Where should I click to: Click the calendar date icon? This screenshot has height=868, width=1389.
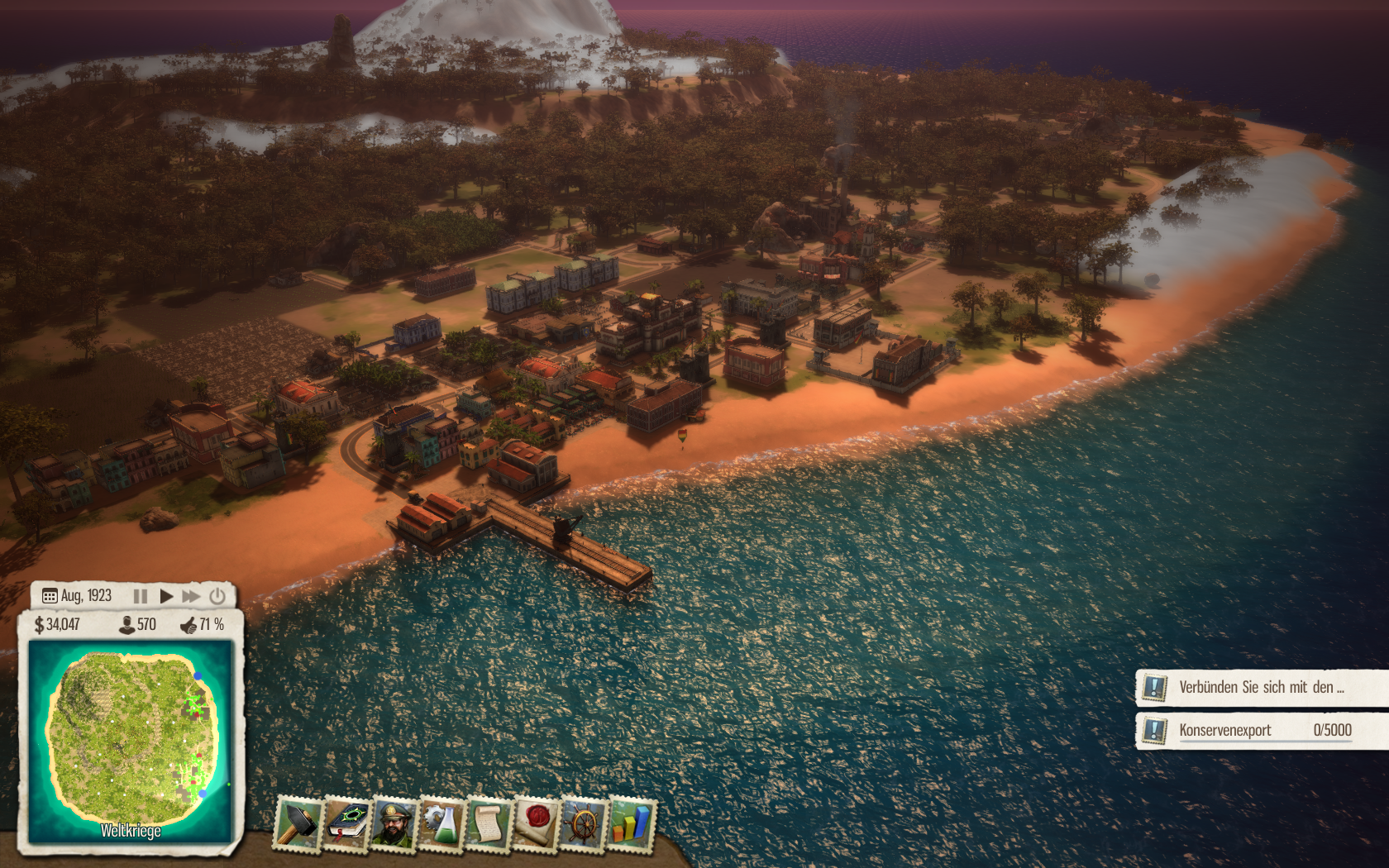tap(50, 596)
